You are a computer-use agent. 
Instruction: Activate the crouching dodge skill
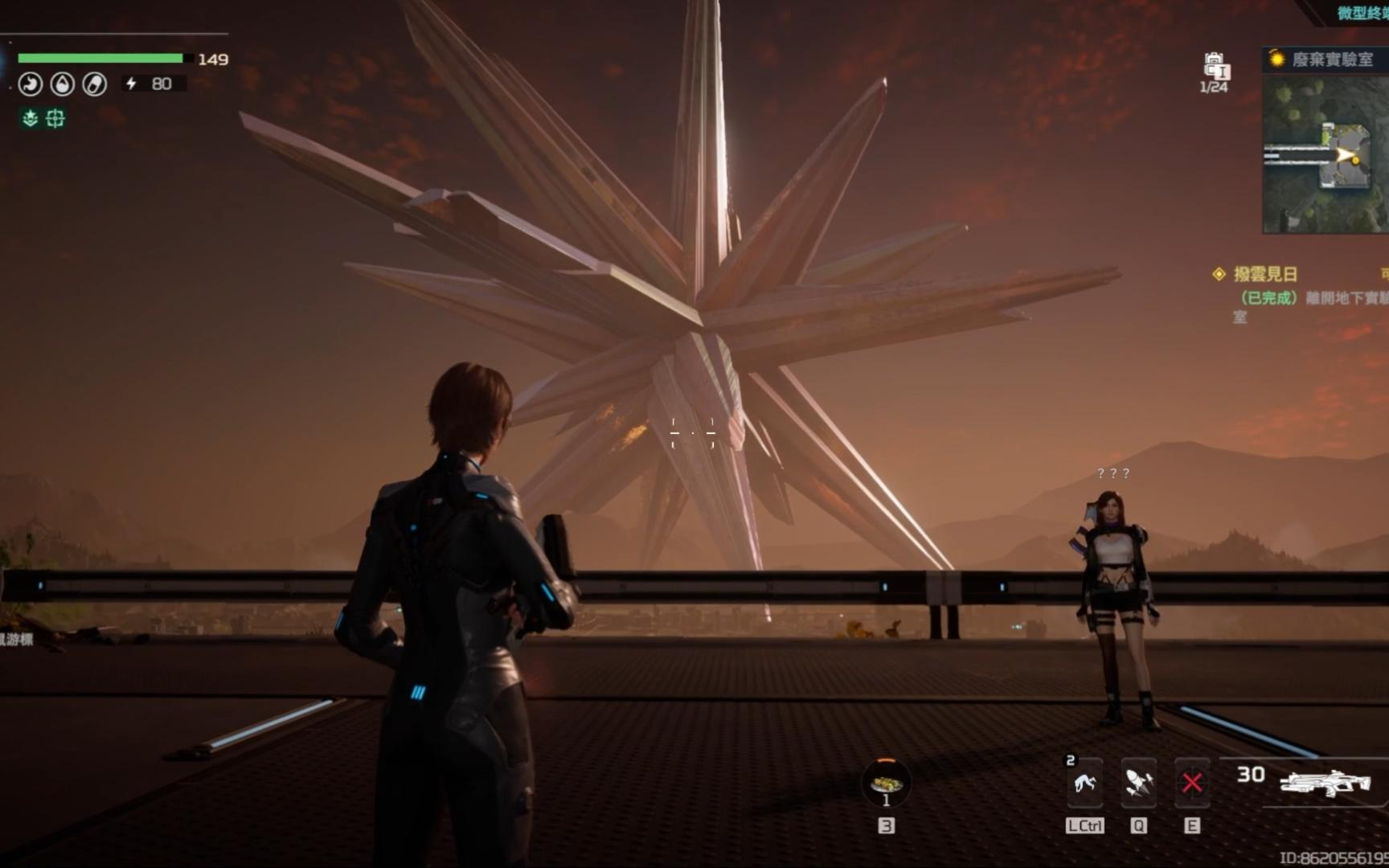pyautogui.click(x=1084, y=782)
